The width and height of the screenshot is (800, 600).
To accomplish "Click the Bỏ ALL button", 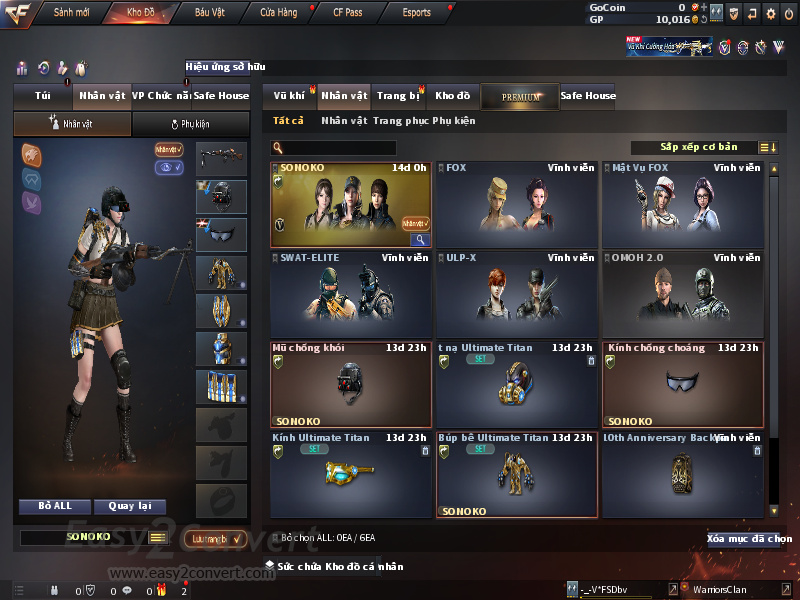I will [x=55, y=506].
